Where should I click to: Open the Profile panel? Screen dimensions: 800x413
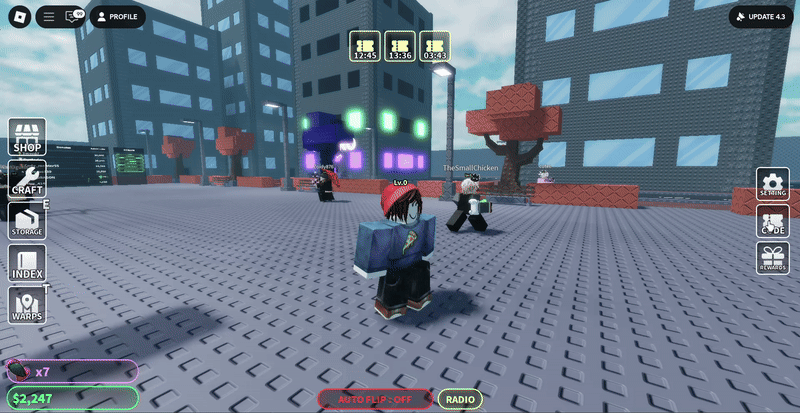pyautogui.click(x=117, y=17)
